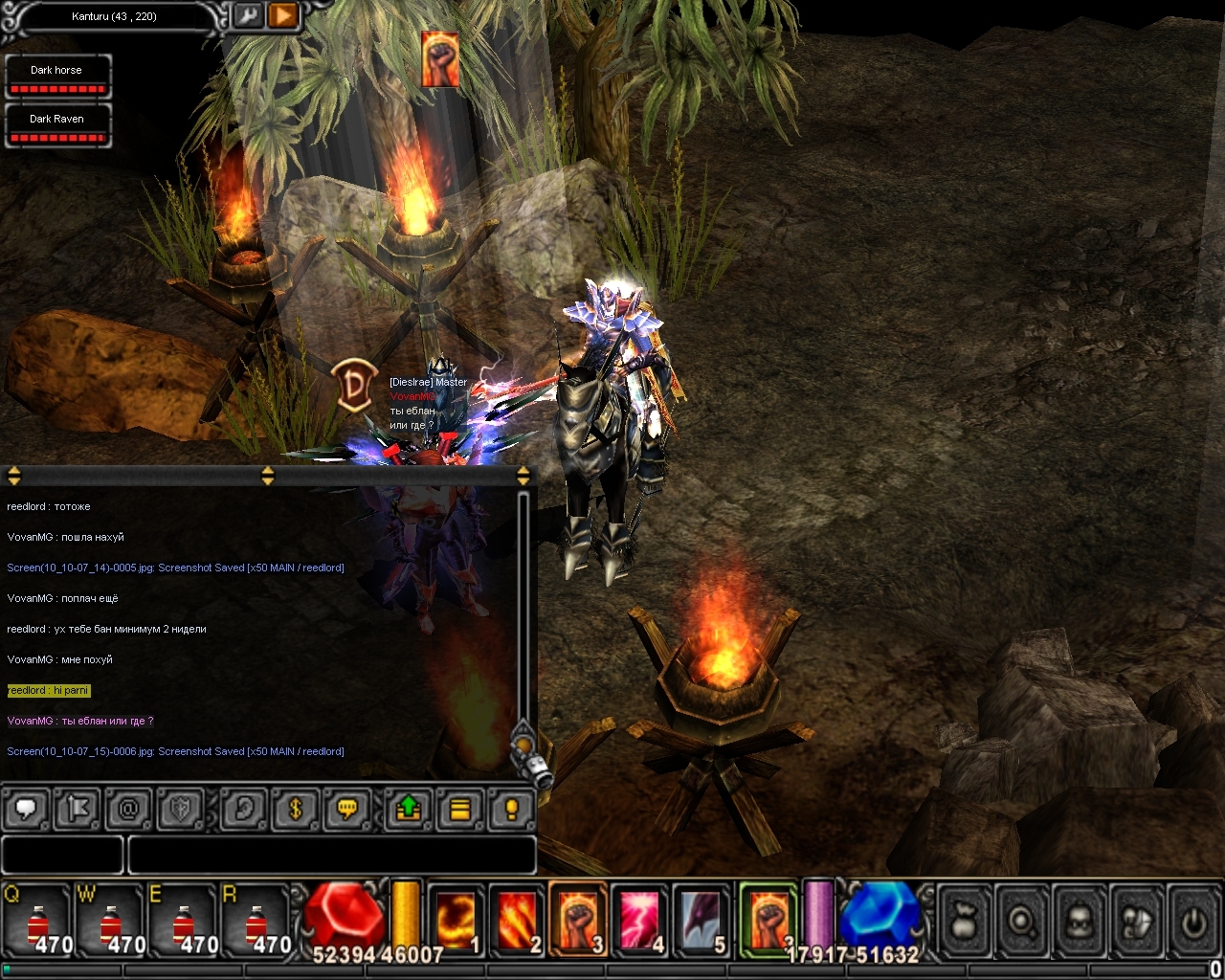Toggle the dollar sign chat button
This screenshot has height=980, width=1225.
coord(295,810)
